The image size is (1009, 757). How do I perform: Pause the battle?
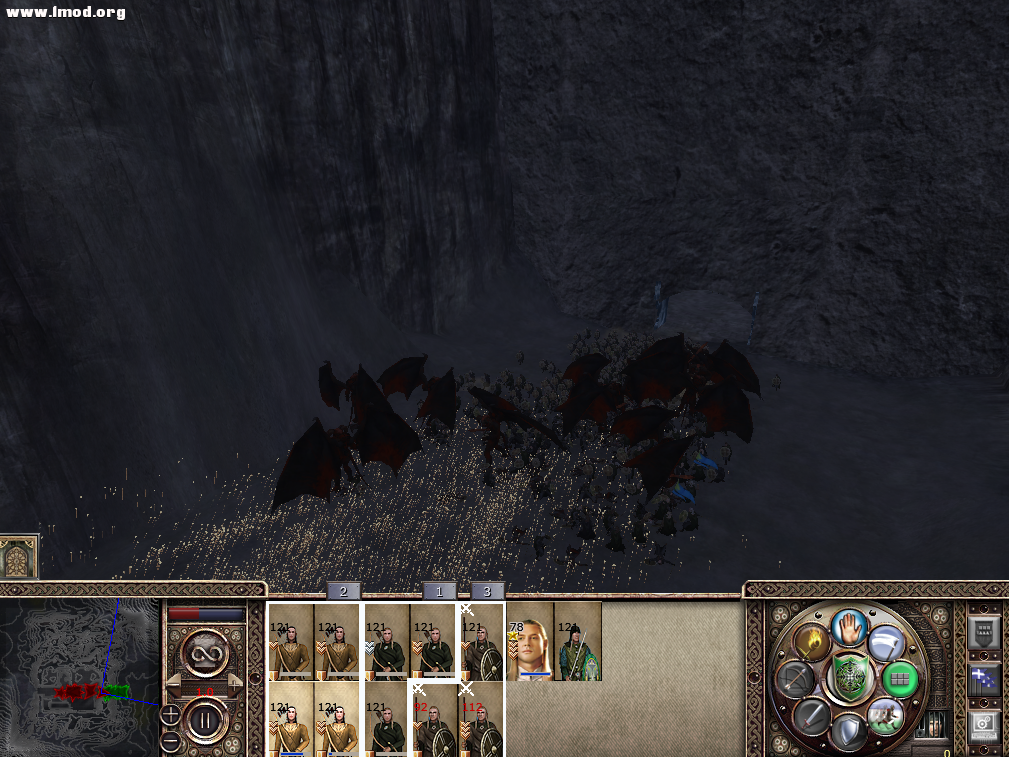click(205, 719)
